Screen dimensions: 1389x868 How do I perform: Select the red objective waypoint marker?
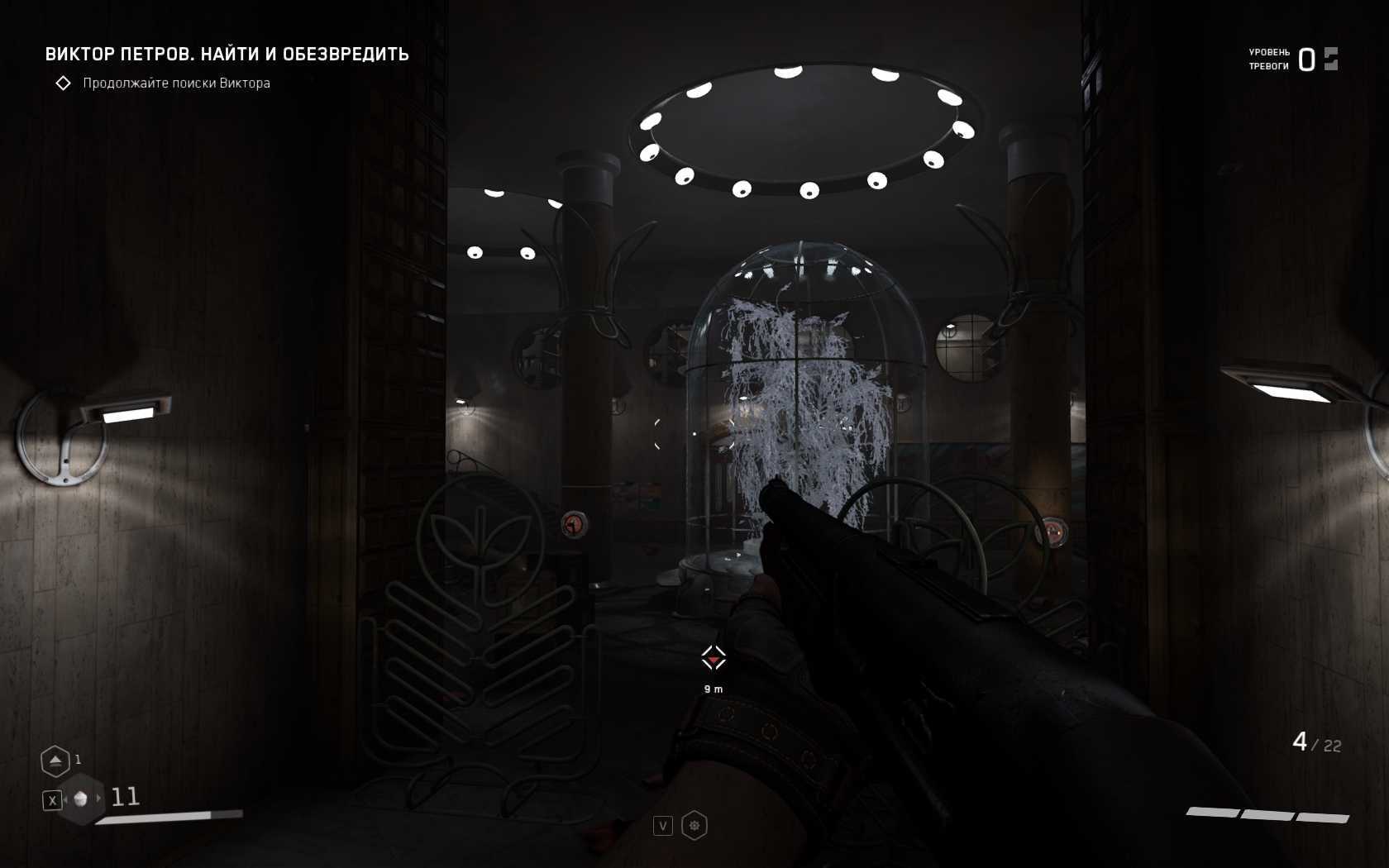(713, 658)
